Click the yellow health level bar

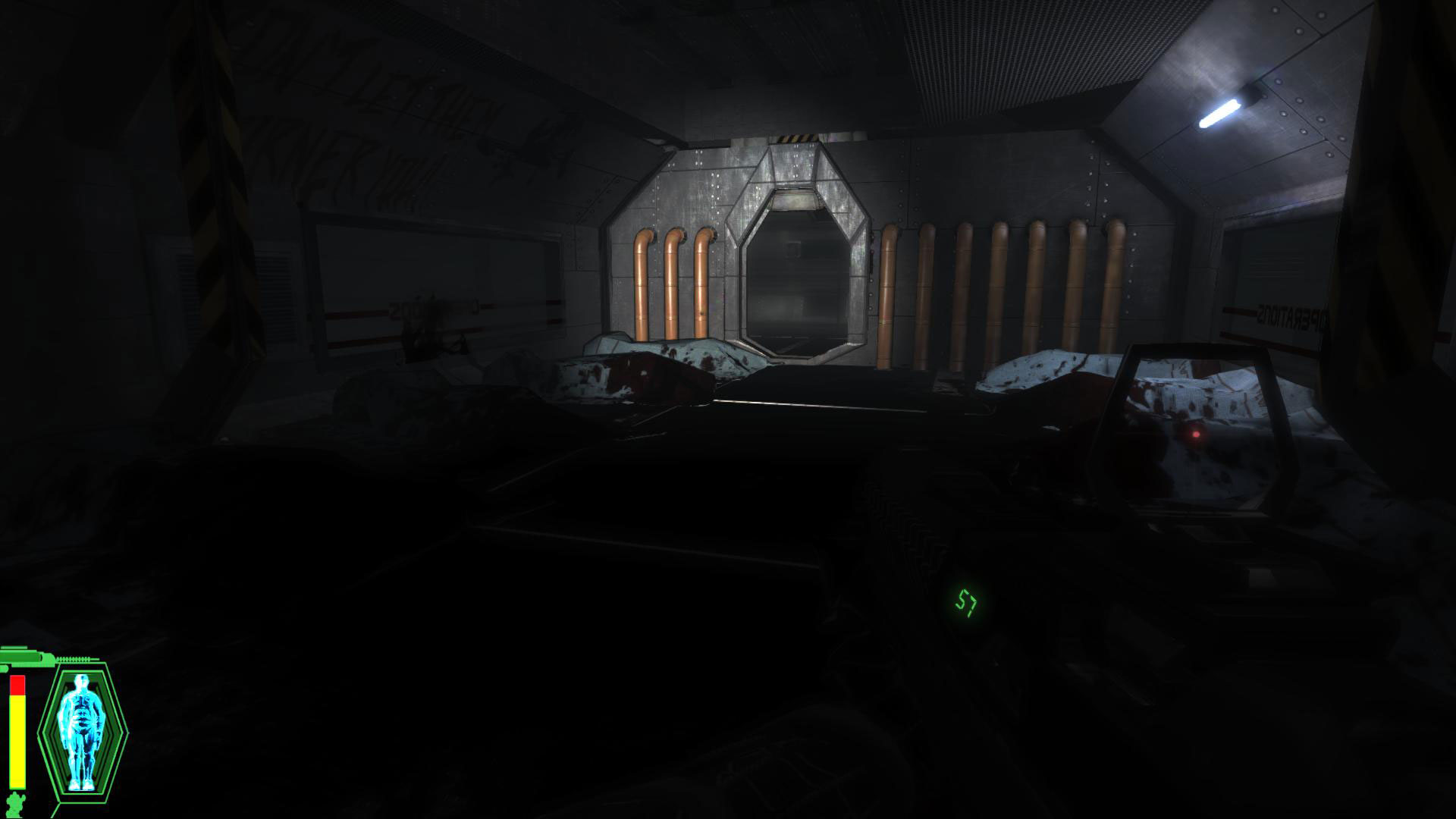pos(17,739)
